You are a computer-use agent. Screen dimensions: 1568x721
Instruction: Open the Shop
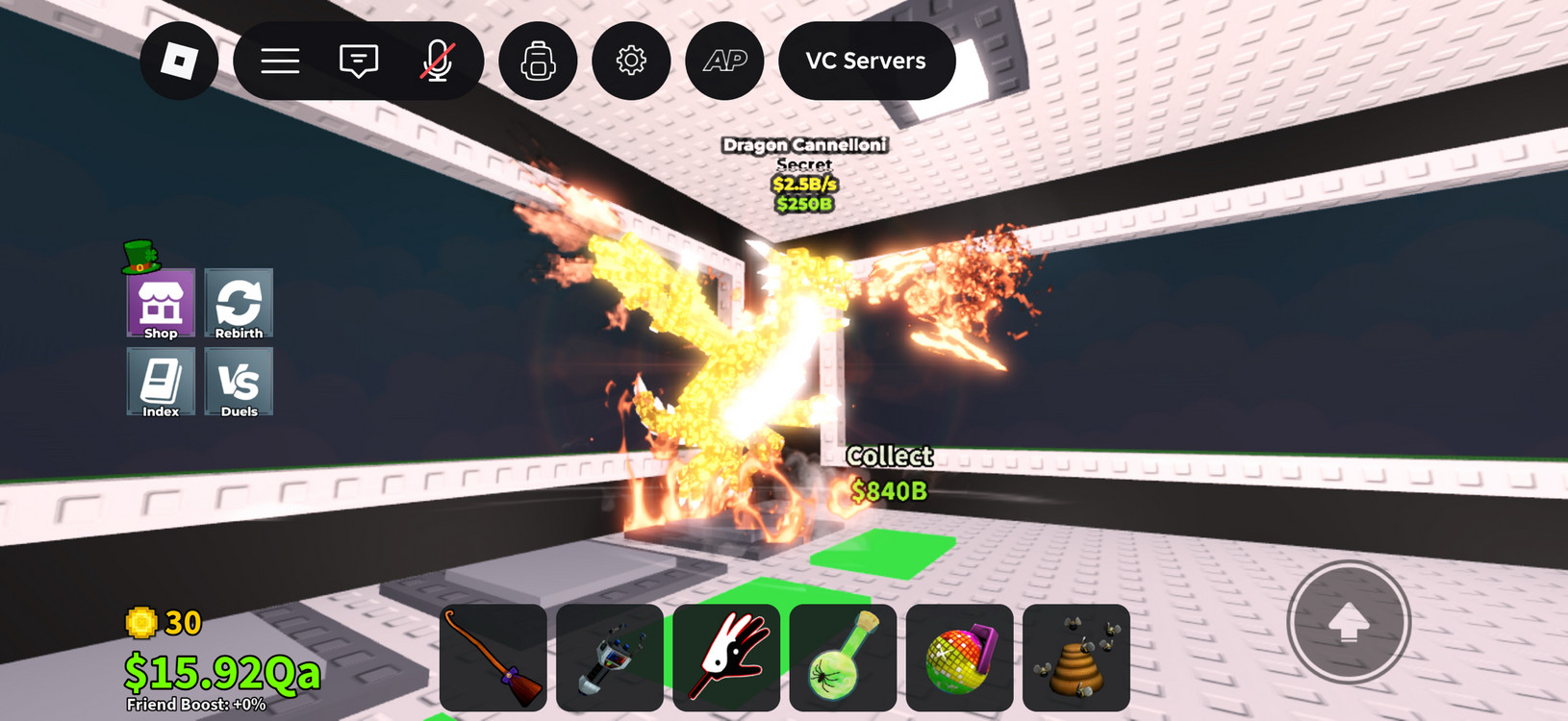click(x=161, y=304)
